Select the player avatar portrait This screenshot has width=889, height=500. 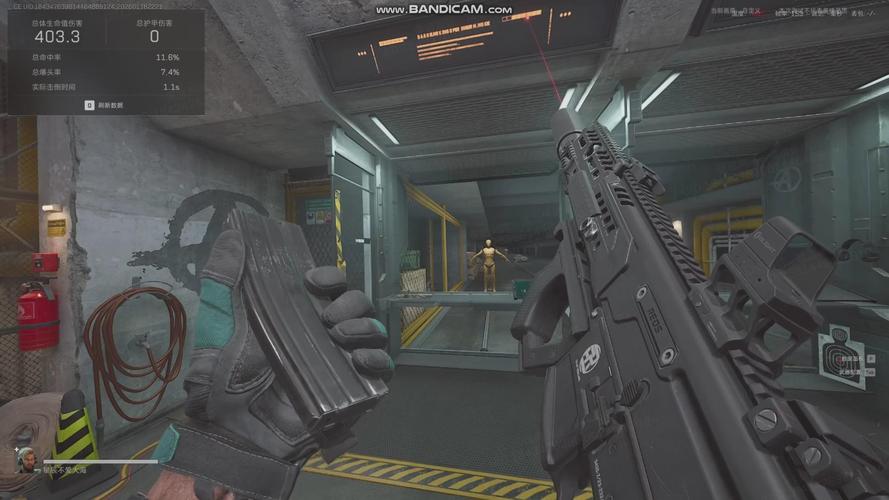click(25, 459)
